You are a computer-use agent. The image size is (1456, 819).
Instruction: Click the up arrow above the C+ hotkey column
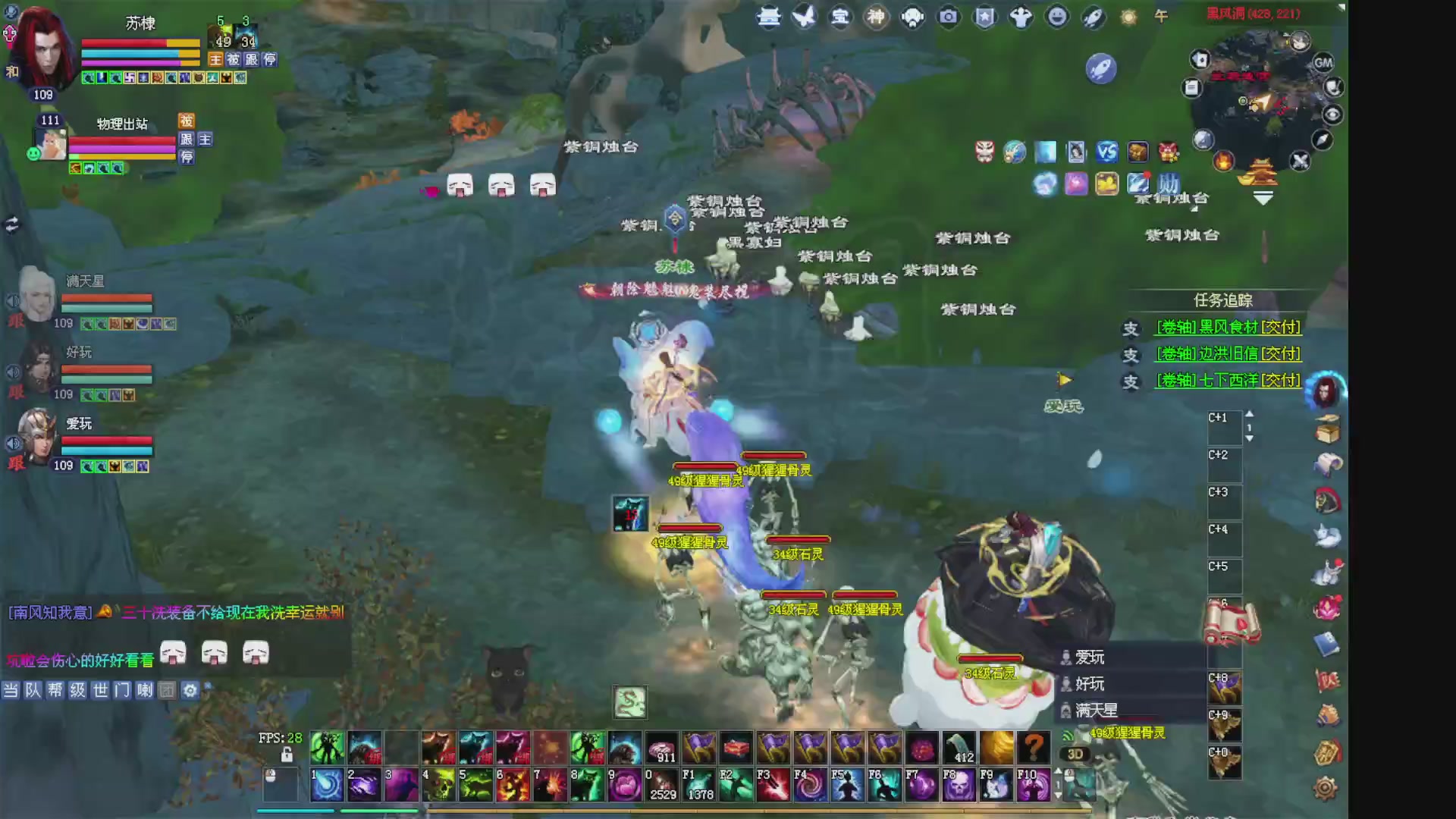click(x=1249, y=413)
